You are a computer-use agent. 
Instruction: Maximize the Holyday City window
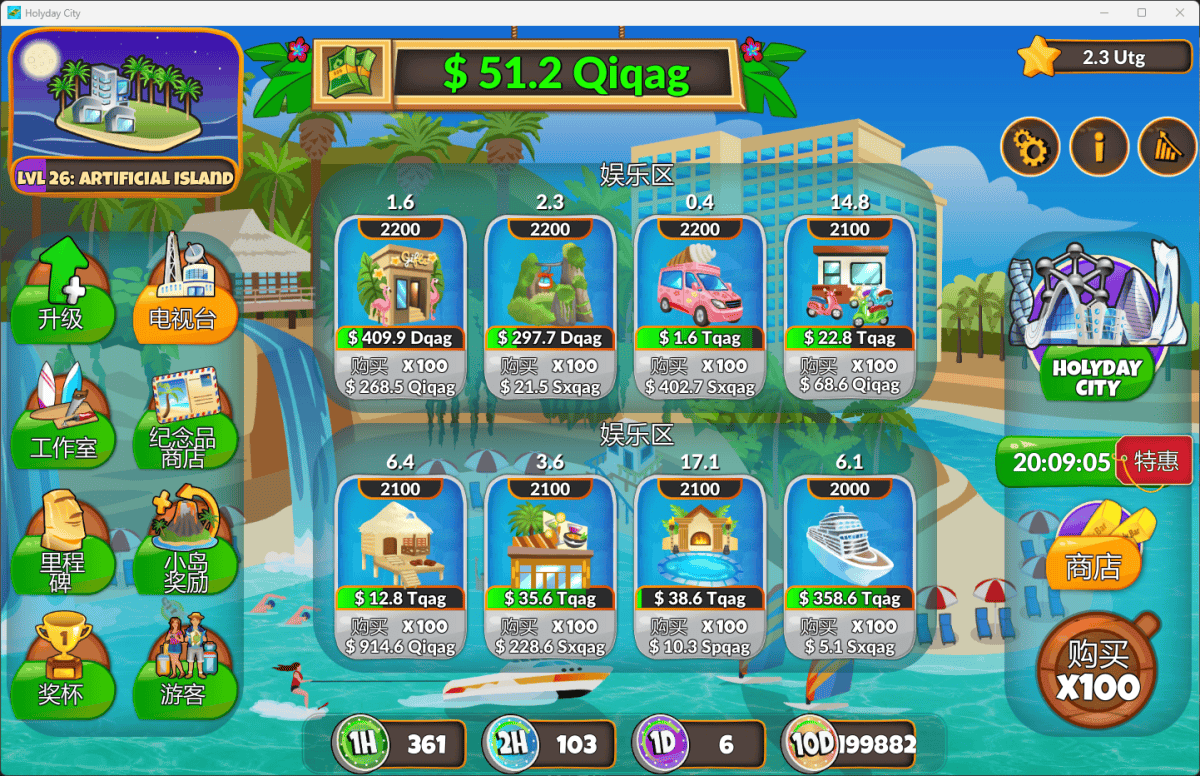[1142, 13]
